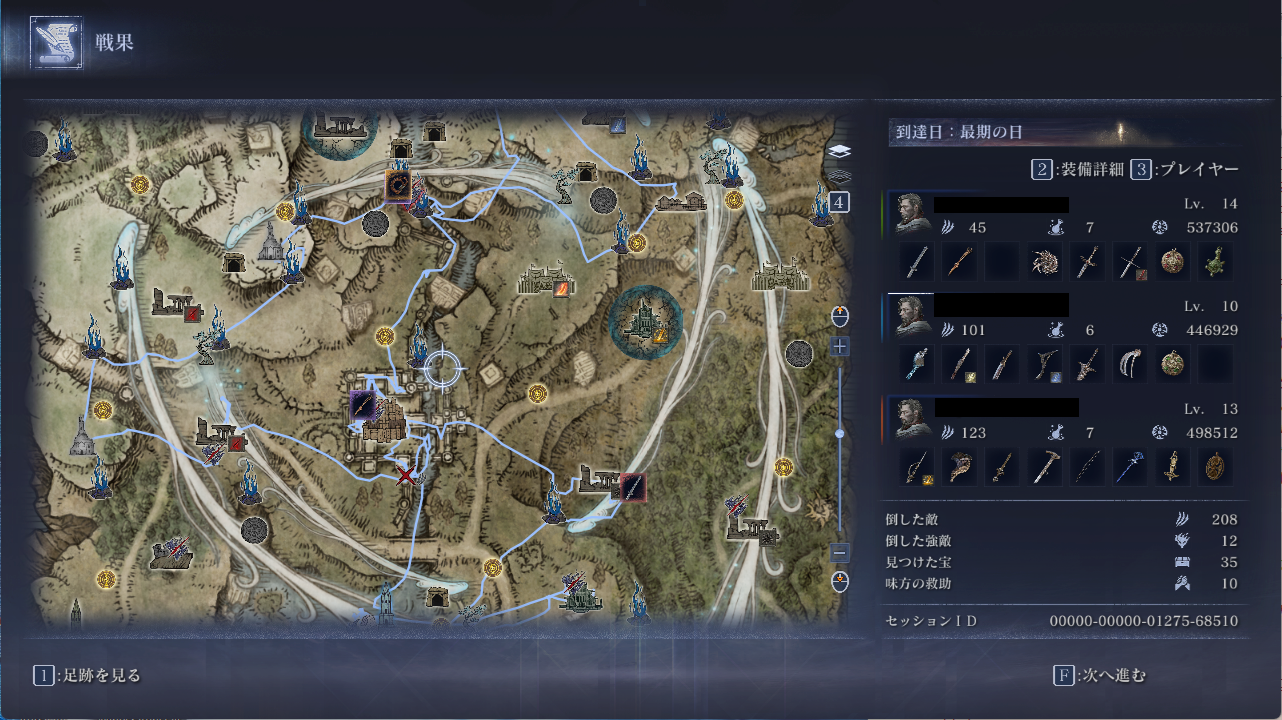
Task: Advance with the 次へ進む button
Action: pyautogui.click(x=1100, y=675)
